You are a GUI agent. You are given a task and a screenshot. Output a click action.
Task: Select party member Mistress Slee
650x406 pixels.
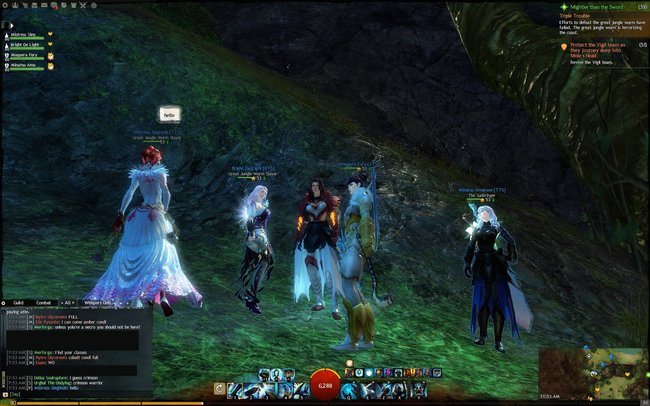pyautogui.click(x=23, y=33)
